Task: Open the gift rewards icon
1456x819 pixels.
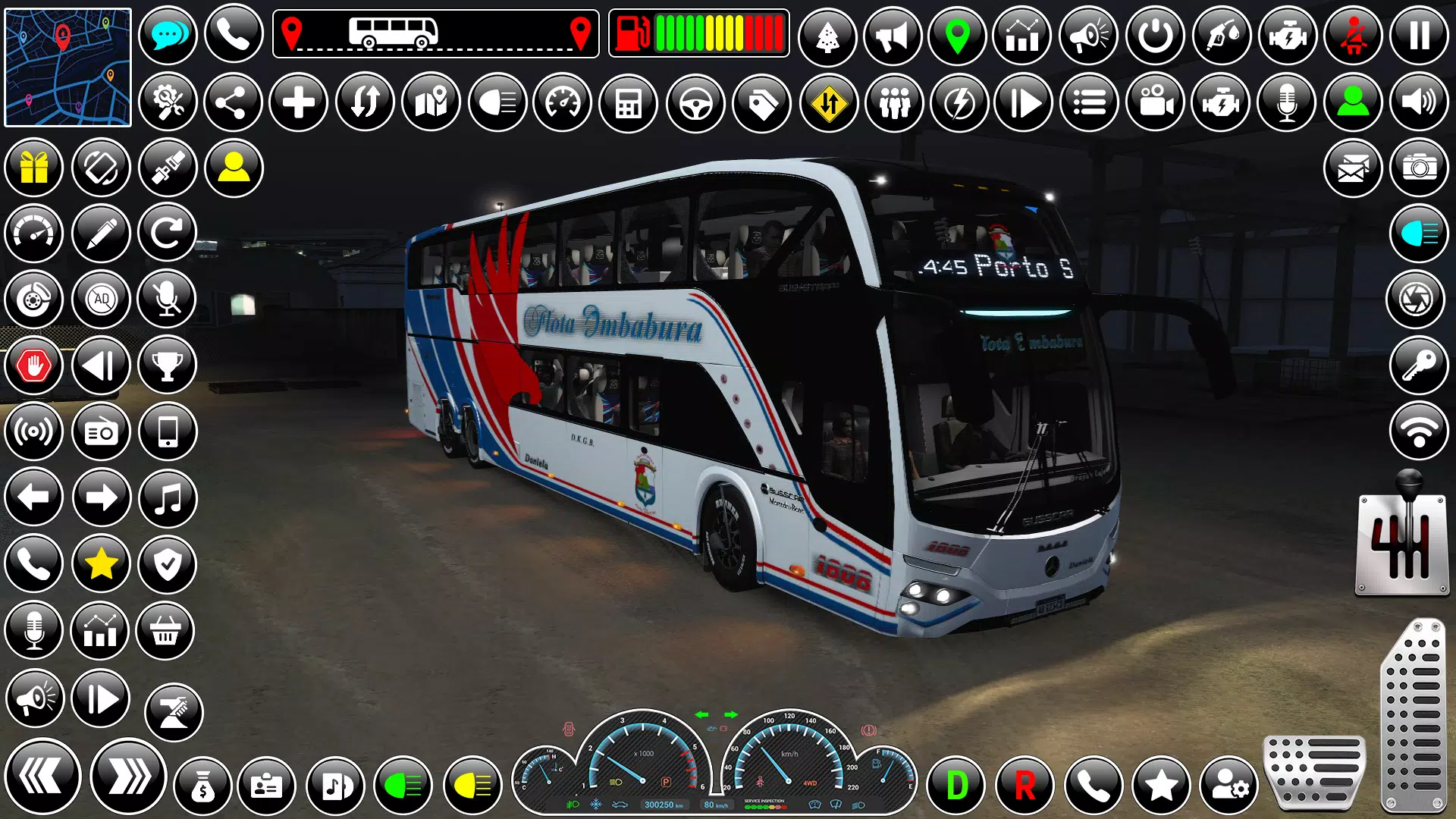Action: coord(33,168)
